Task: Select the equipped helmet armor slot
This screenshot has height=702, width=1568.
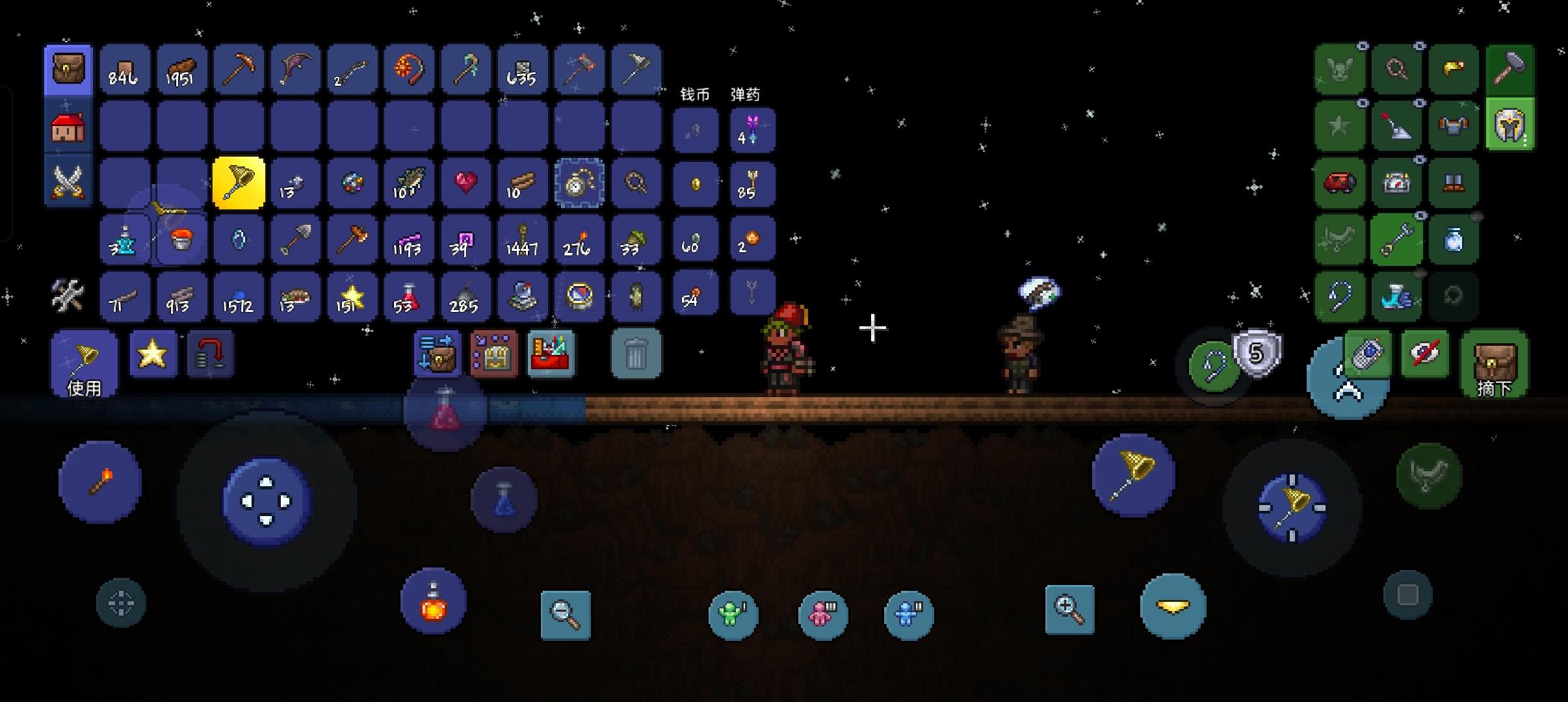Action: (1509, 123)
